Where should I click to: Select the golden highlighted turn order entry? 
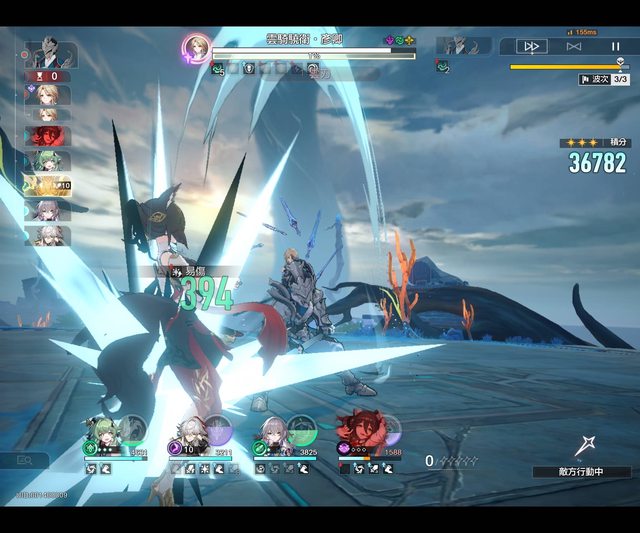coord(46,185)
